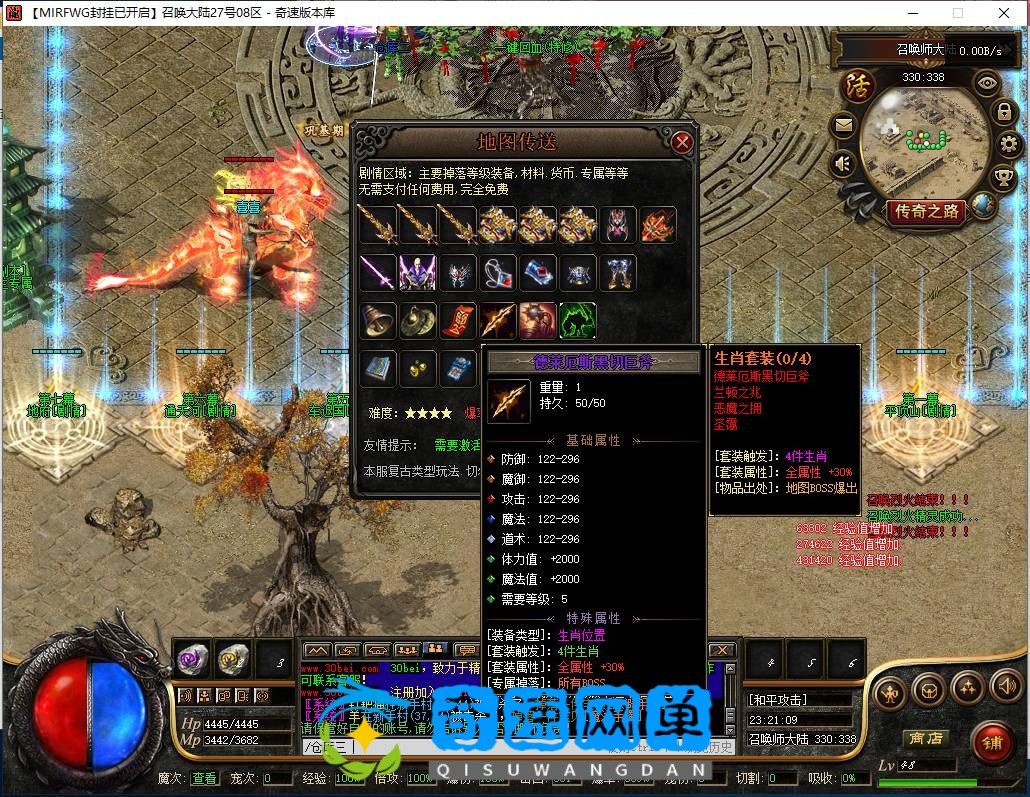The height and width of the screenshot is (797, 1030).
Task: Open the mail envelope icon
Action: point(843,126)
